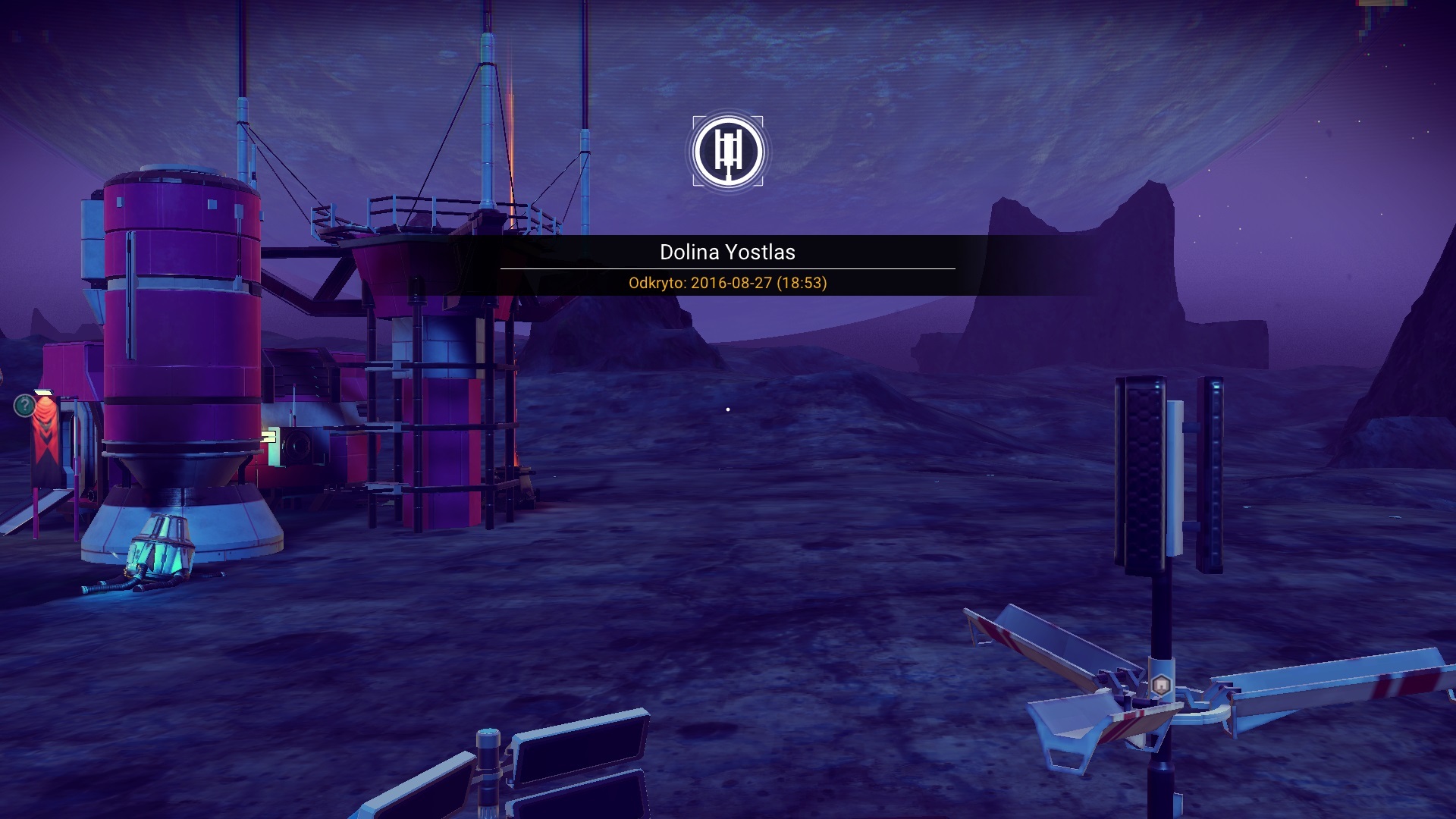Click the discovered outpost emblem icon
The image size is (1456, 819).
[x=728, y=152]
